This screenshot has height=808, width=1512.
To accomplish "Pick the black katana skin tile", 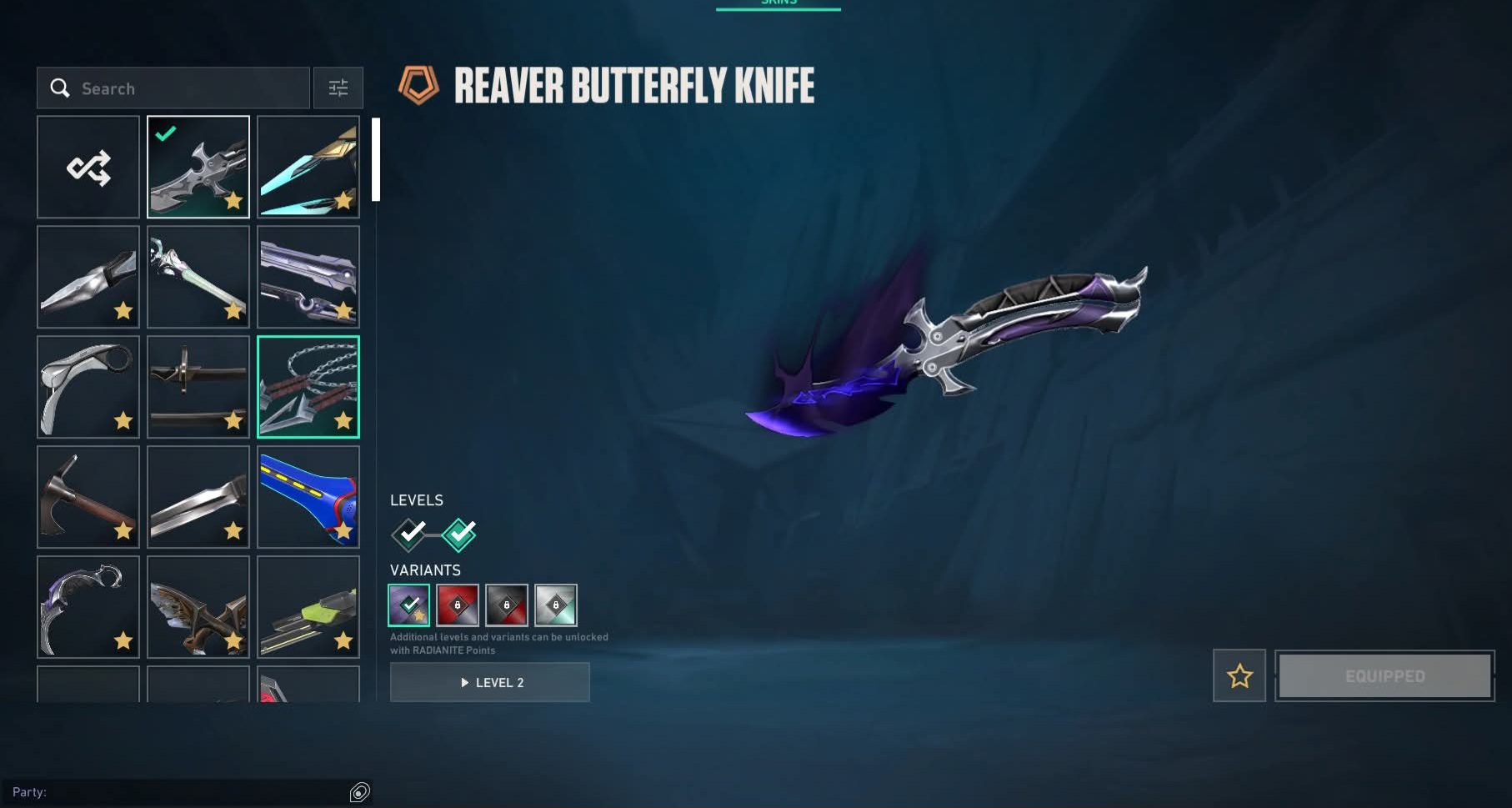I will point(198,387).
